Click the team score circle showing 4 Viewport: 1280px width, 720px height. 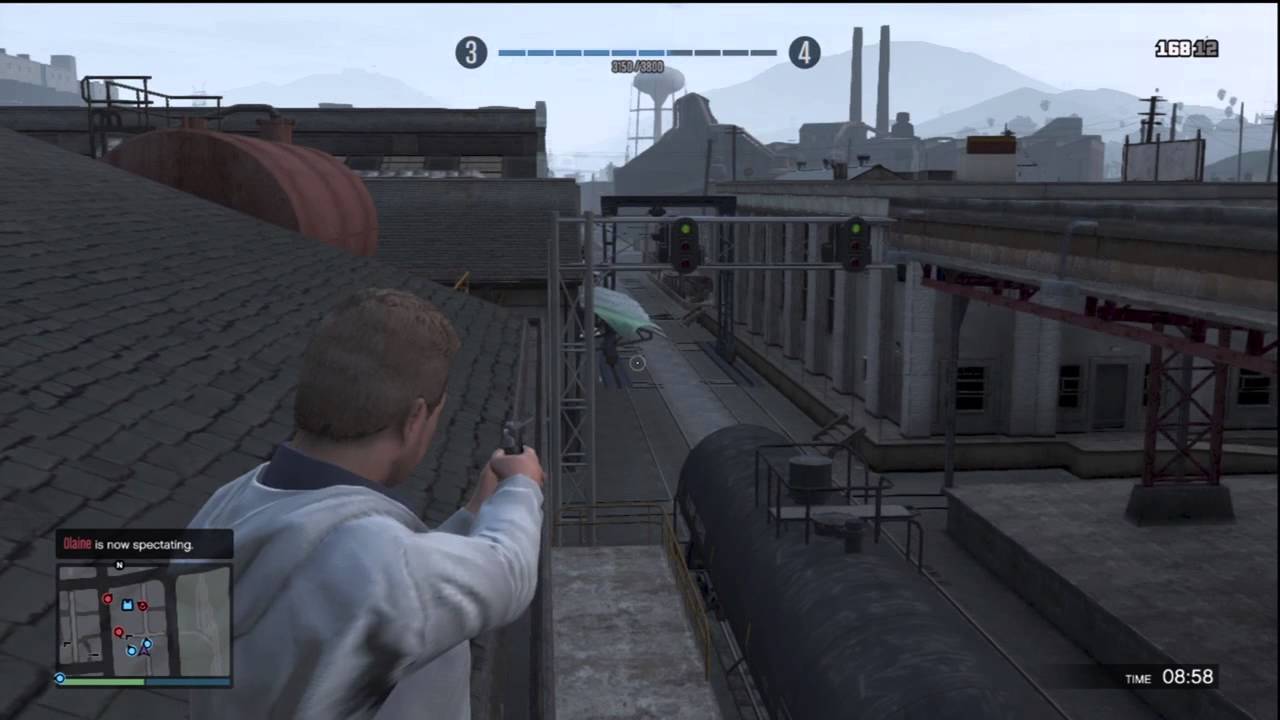804,53
